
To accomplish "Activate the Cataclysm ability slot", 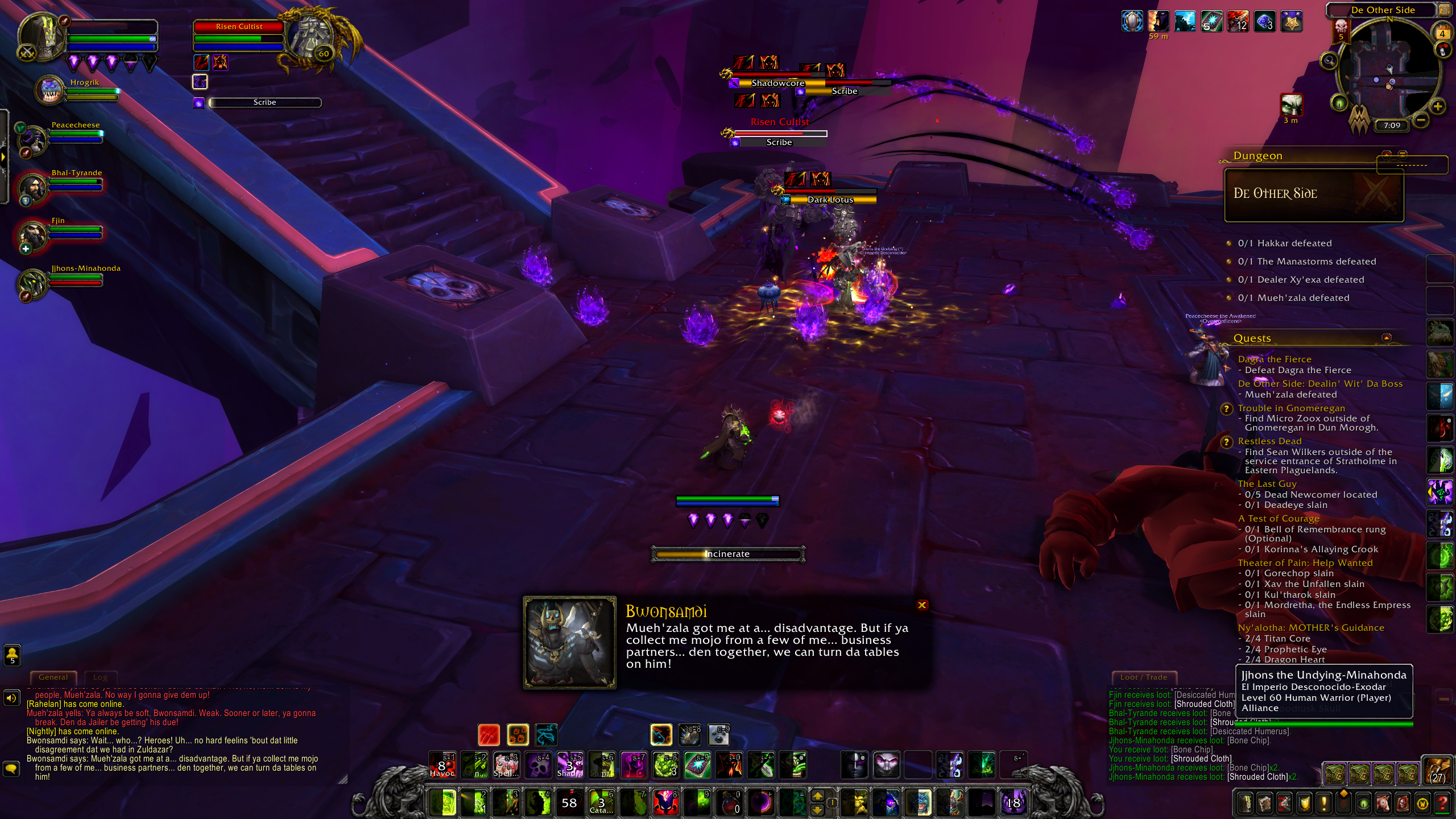I will tap(601, 803).
